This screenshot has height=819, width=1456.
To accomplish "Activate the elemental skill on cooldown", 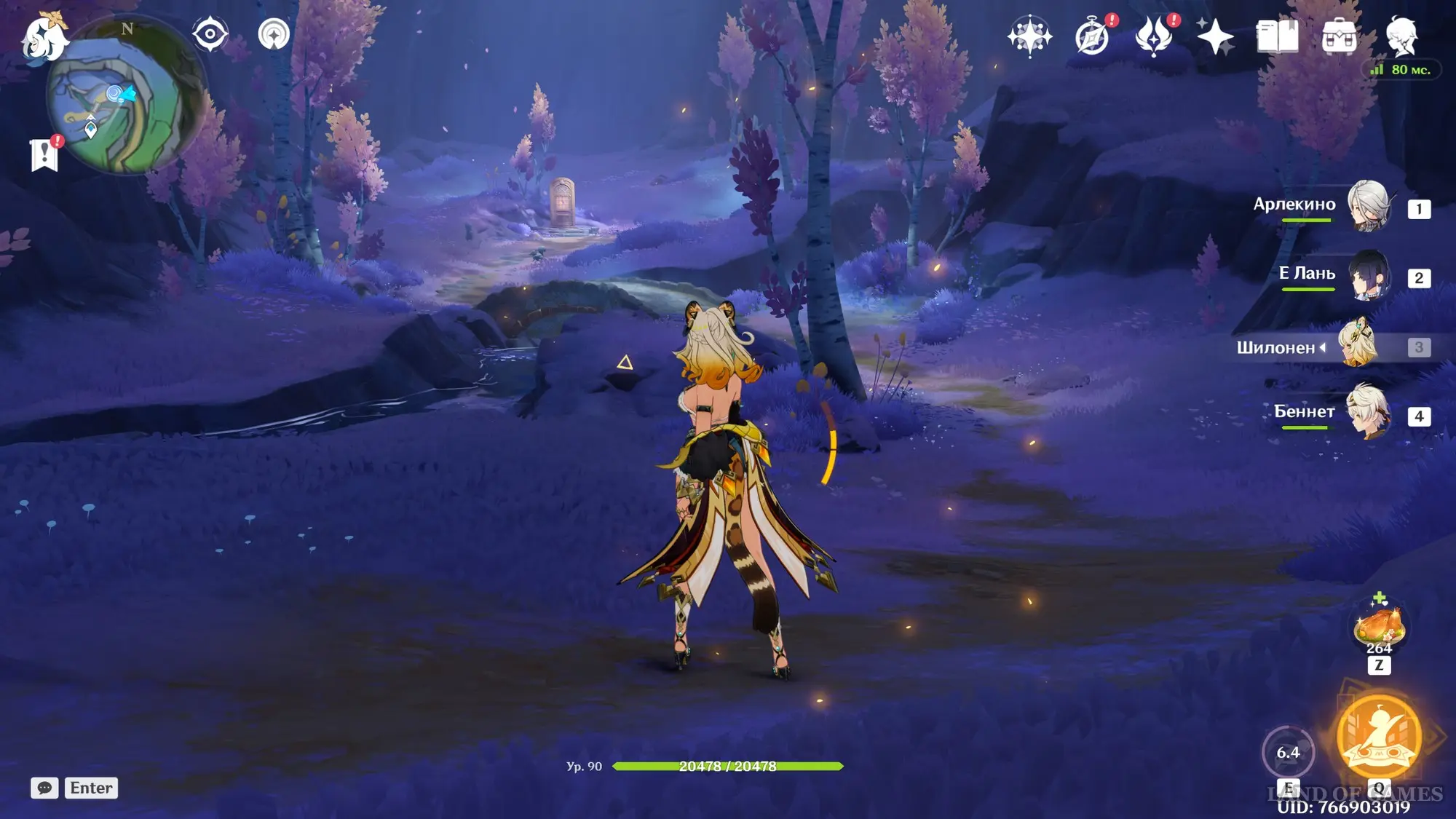I will click(1288, 752).
